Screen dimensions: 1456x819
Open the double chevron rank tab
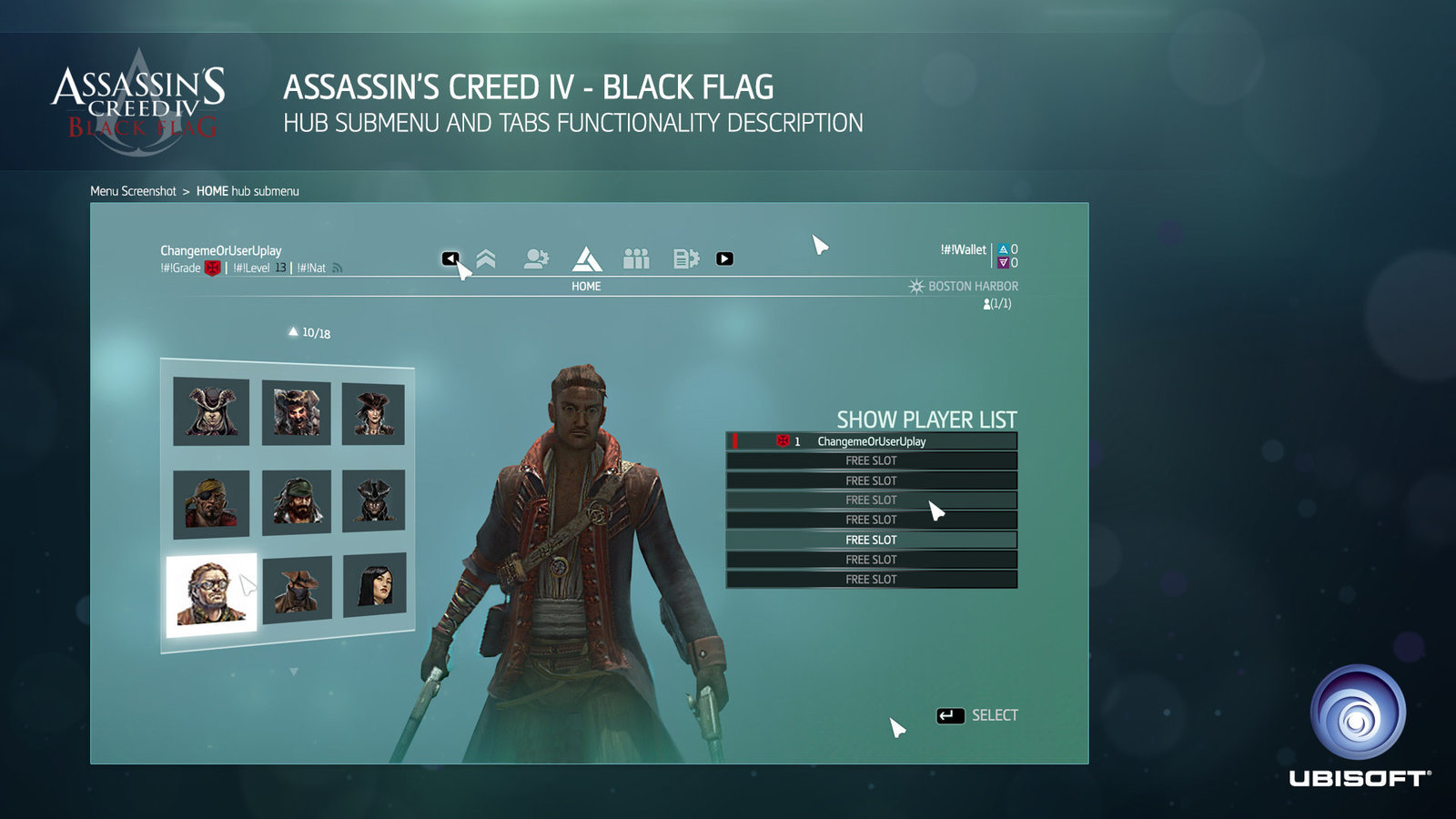(486, 259)
